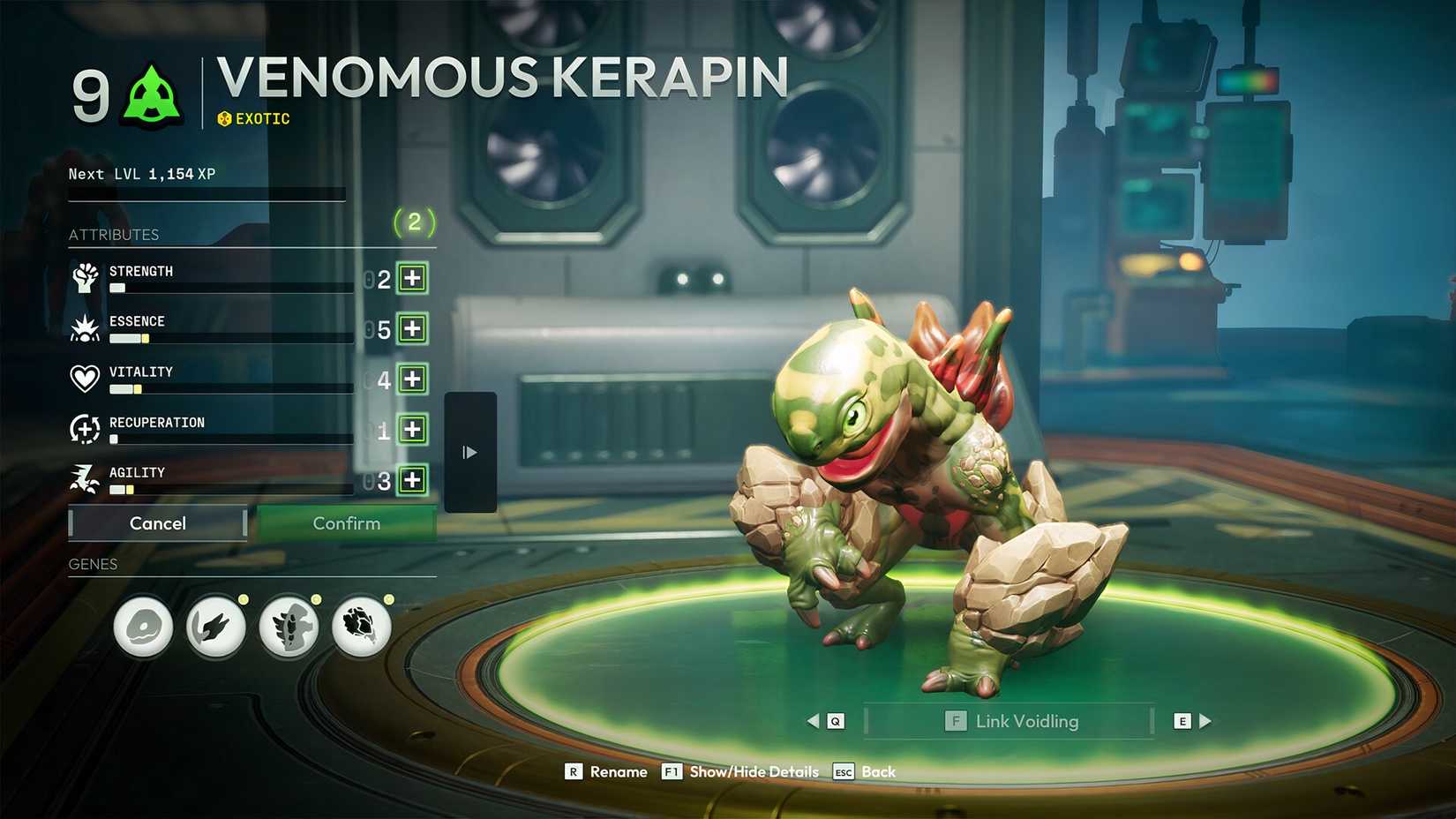
Task: Select Rename to change the creature name
Action: tap(607, 770)
